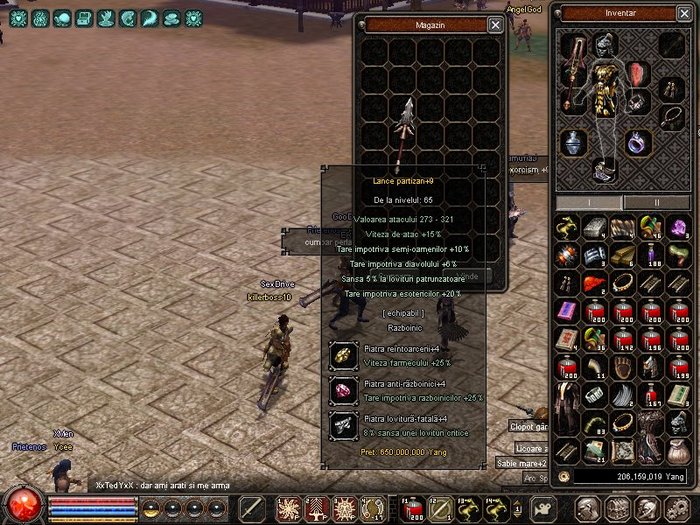Use the red potion in the quickbar

click(414, 507)
